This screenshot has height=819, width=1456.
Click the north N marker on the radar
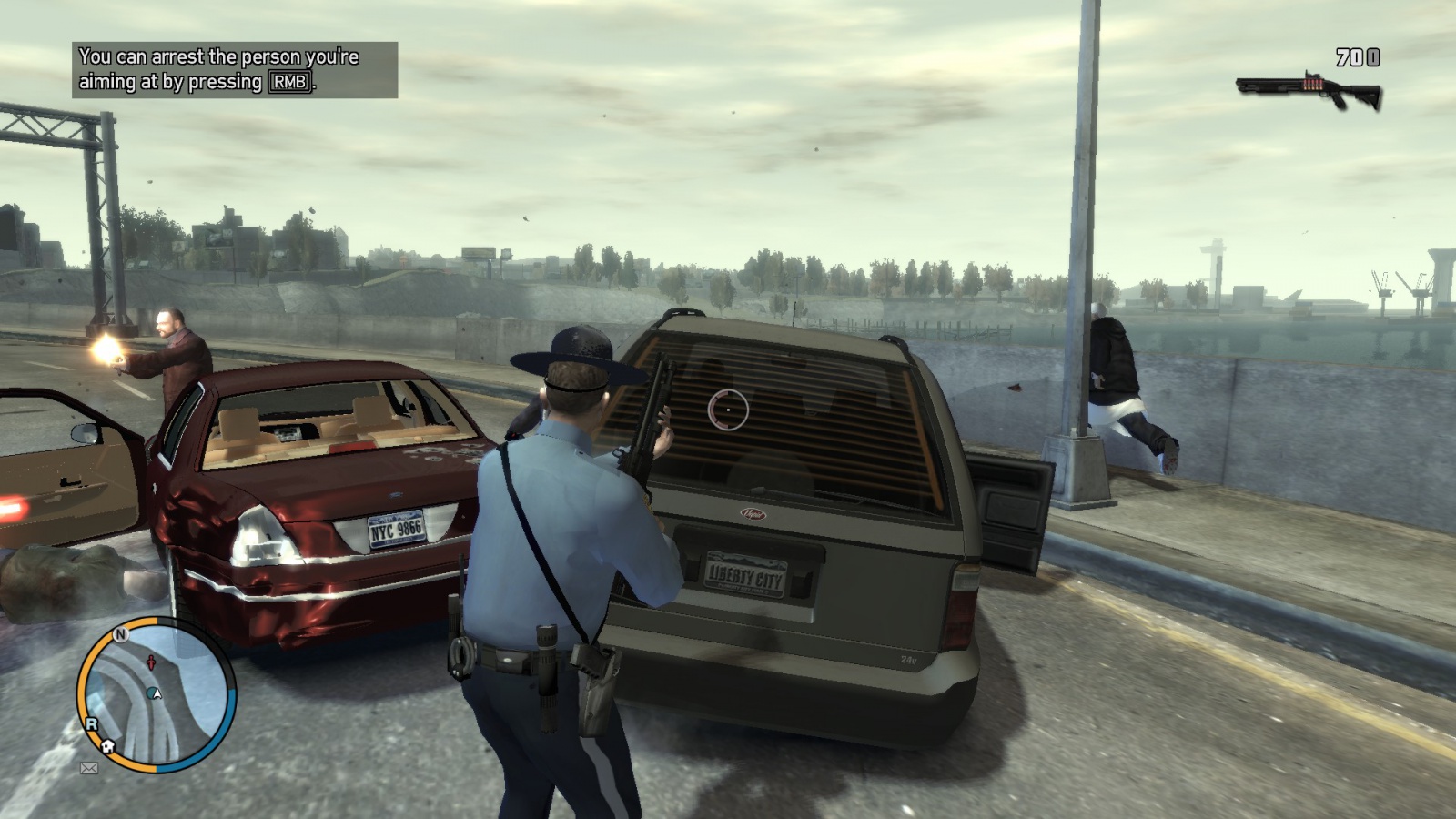tap(120, 634)
